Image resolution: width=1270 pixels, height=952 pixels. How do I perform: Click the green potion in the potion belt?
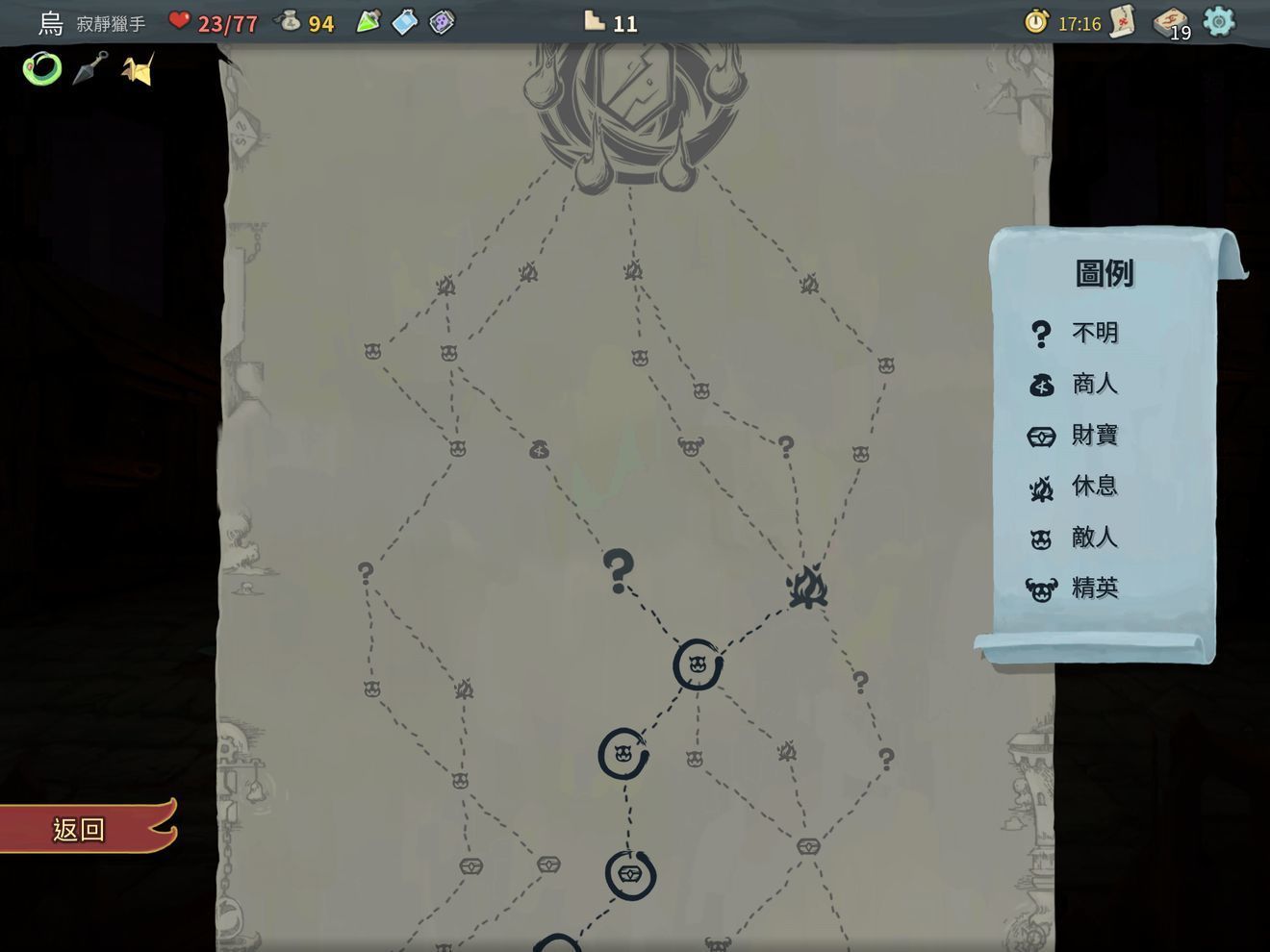(x=368, y=21)
